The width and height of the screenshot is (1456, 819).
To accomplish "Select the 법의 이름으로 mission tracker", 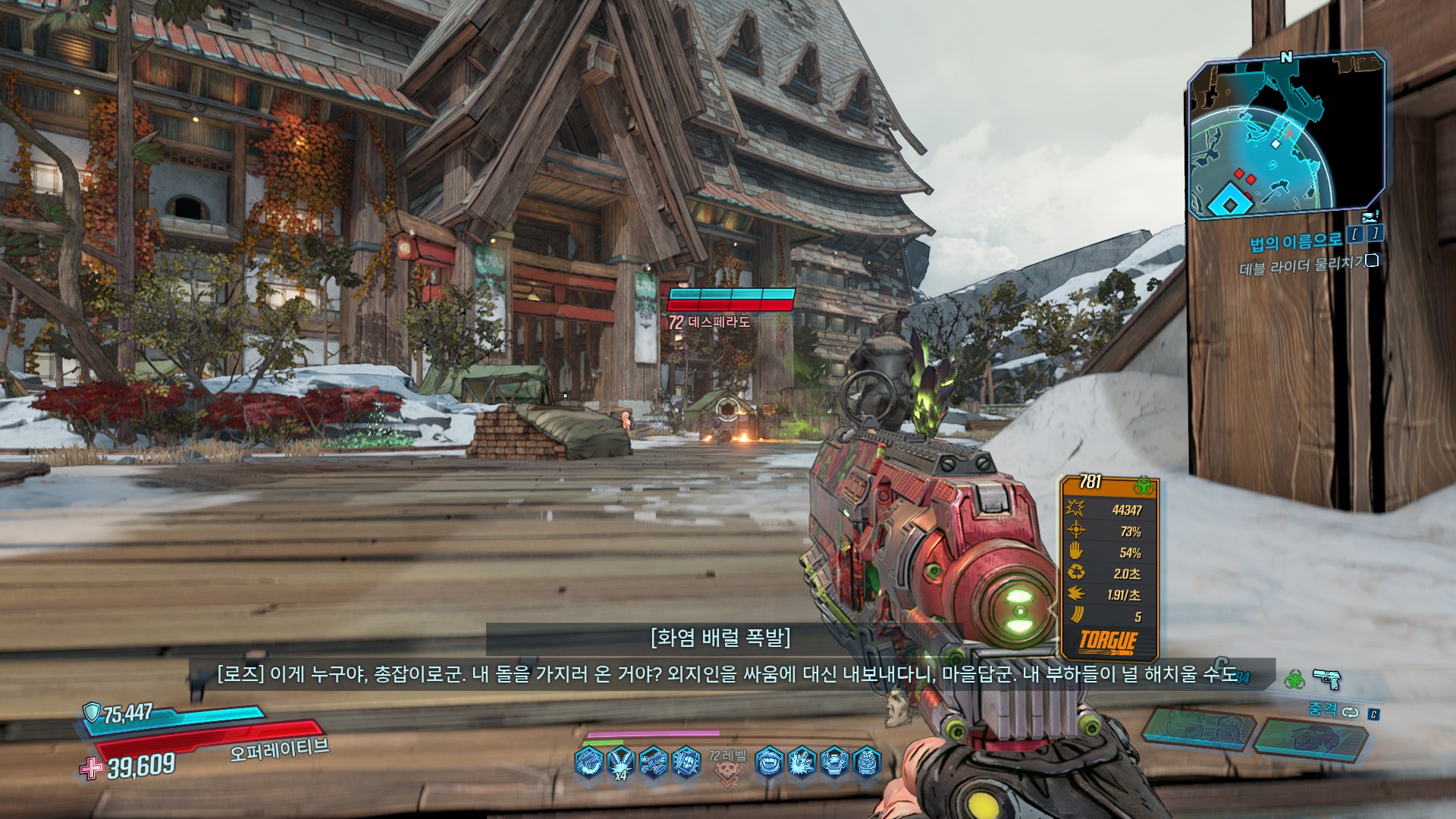I will (x=1295, y=241).
